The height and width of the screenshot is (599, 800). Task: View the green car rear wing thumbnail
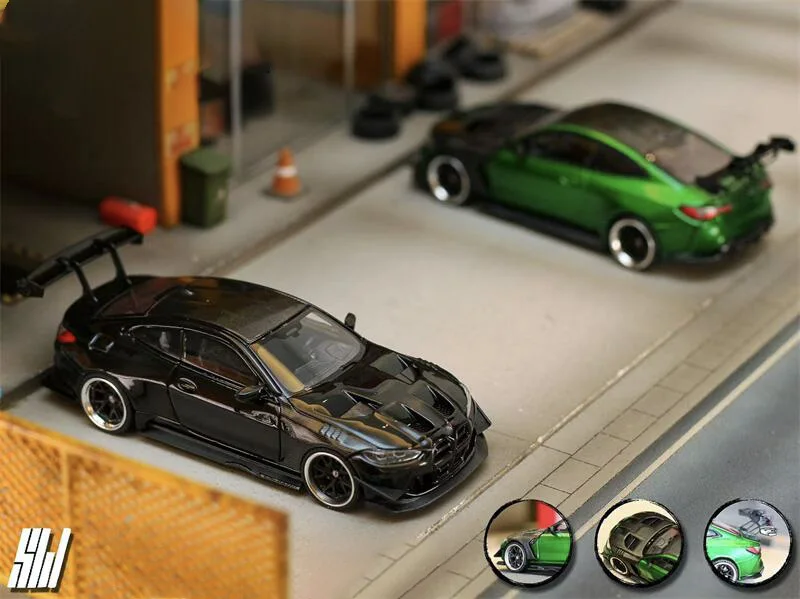(x=747, y=543)
